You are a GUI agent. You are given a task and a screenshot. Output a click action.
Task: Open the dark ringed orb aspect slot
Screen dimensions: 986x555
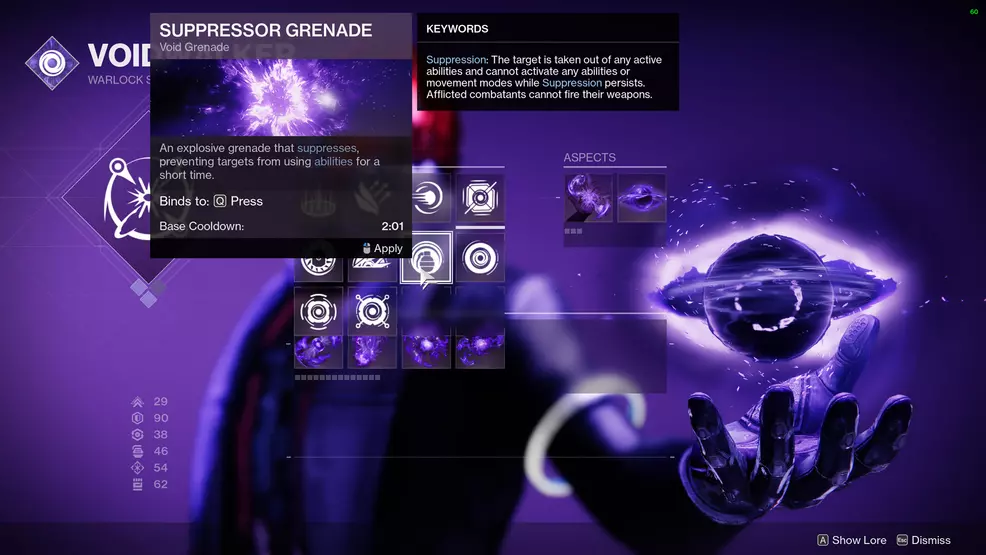[642, 197]
